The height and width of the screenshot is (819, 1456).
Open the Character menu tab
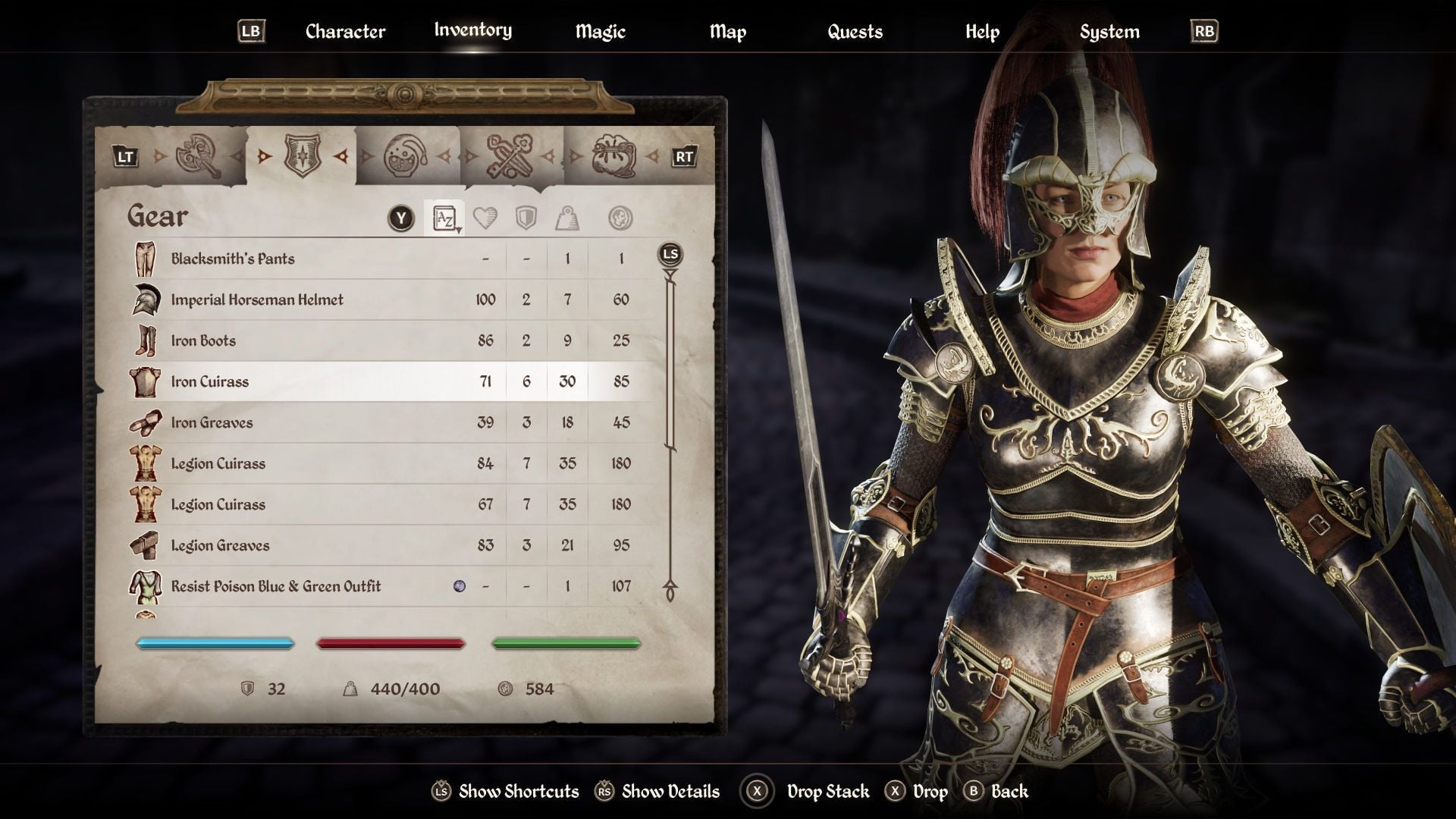[x=345, y=32]
